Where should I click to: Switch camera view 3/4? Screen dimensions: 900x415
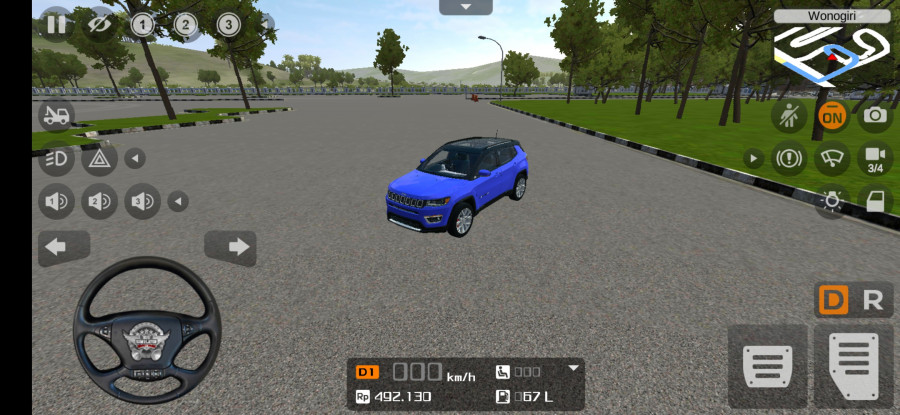point(875,158)
